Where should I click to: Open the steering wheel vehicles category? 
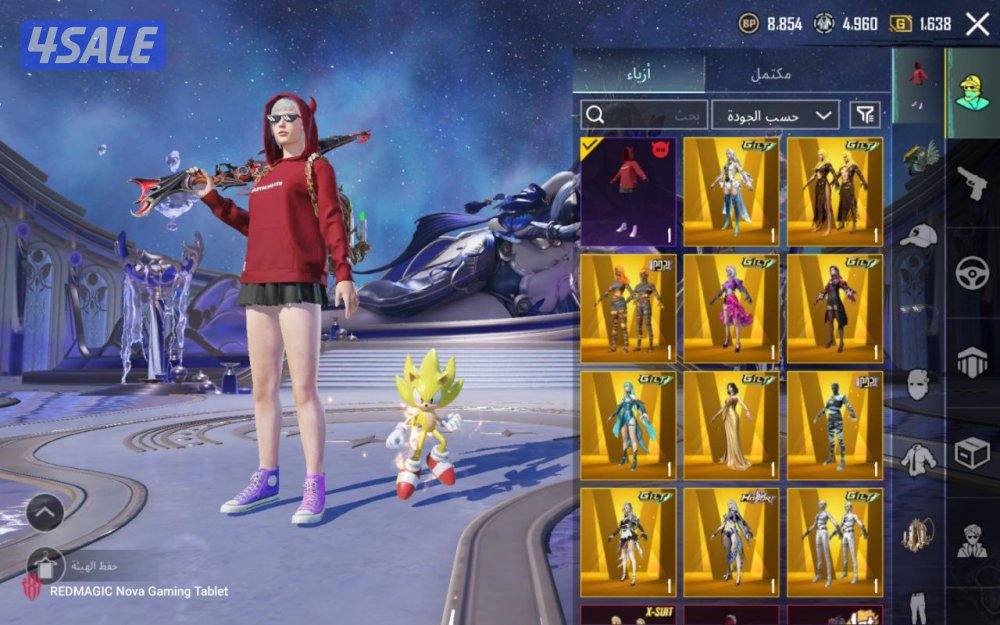click(x=972, y=273)
